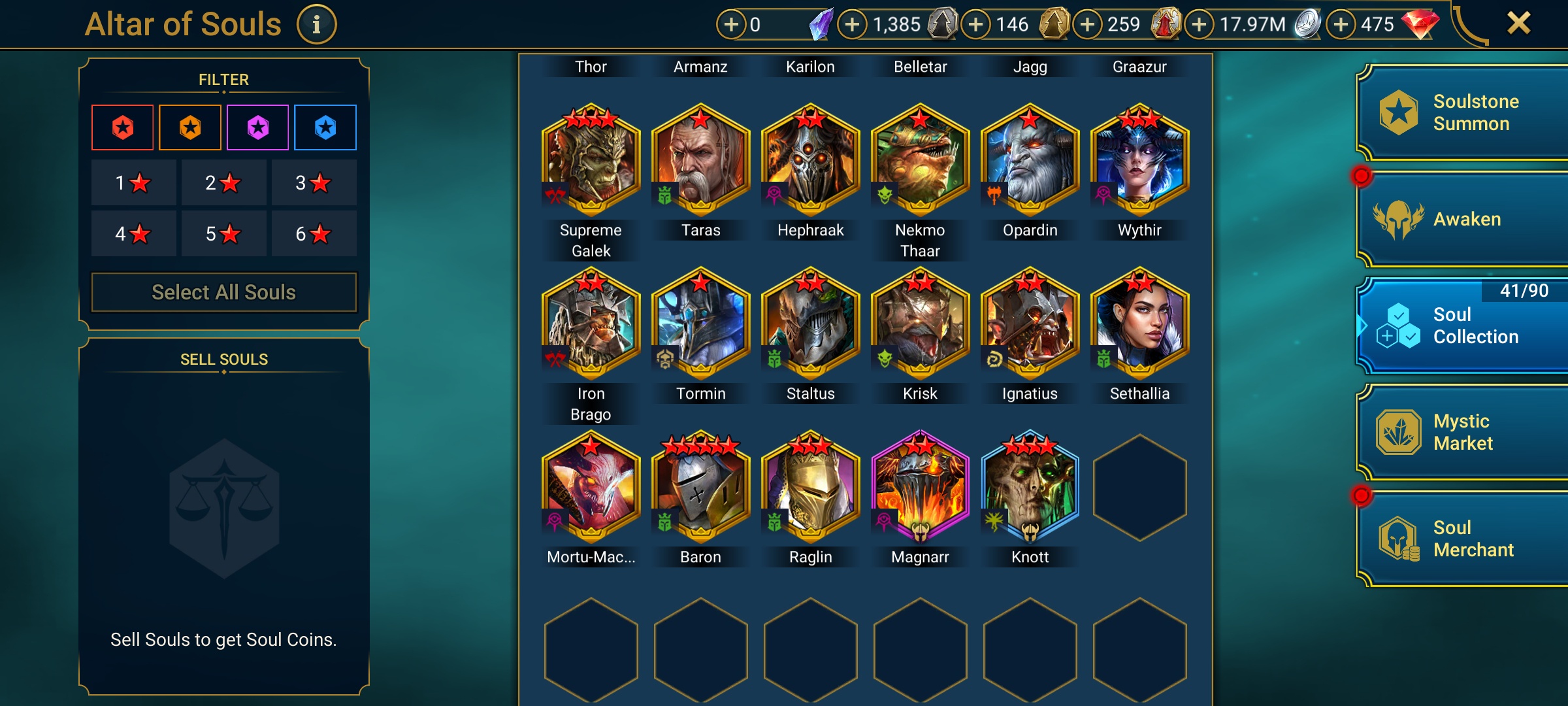Choose the Wythir soul
1568x706 pixels.
(x=1140, y=161)
